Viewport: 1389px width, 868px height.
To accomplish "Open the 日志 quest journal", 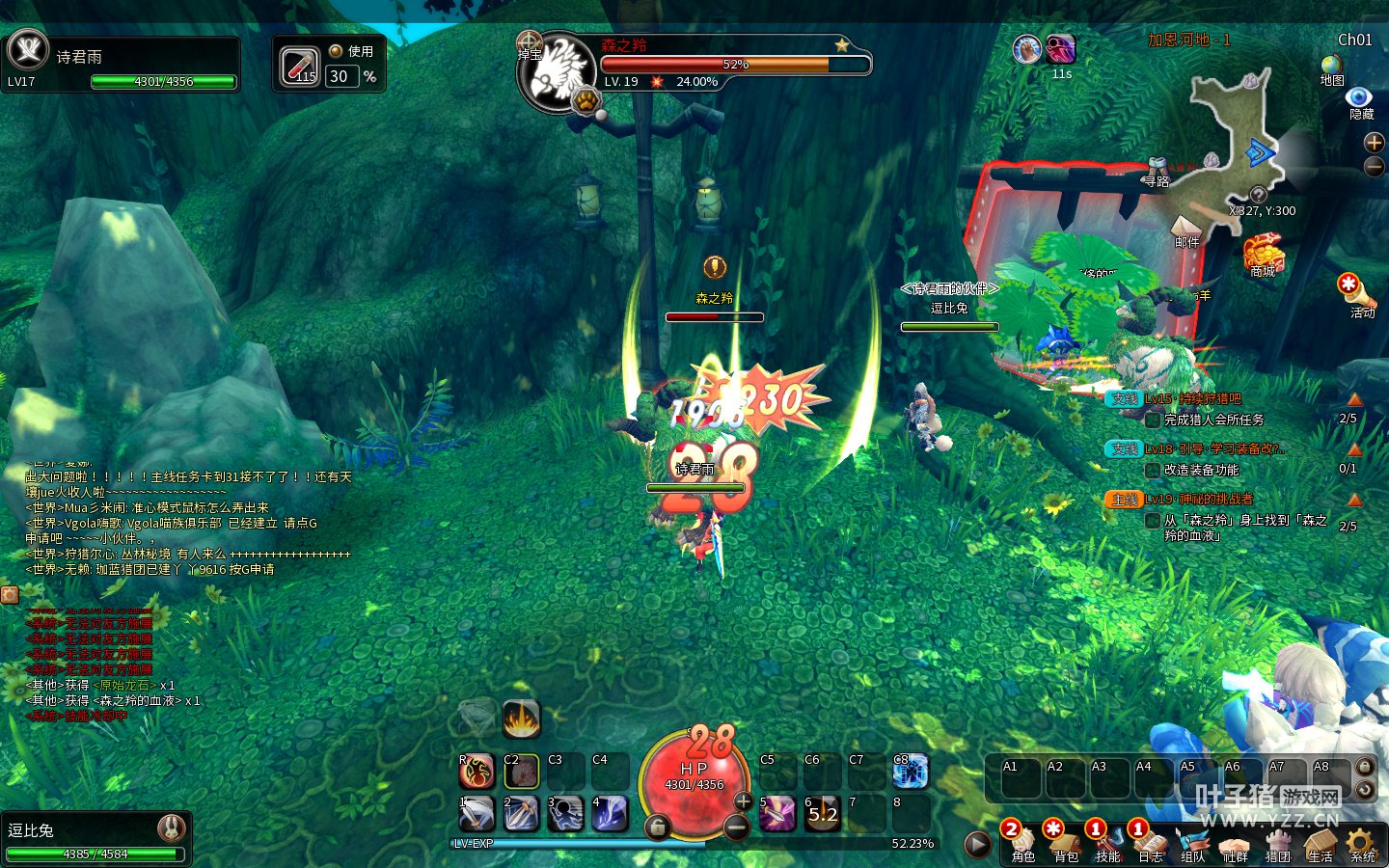I will pos(1149,842).
